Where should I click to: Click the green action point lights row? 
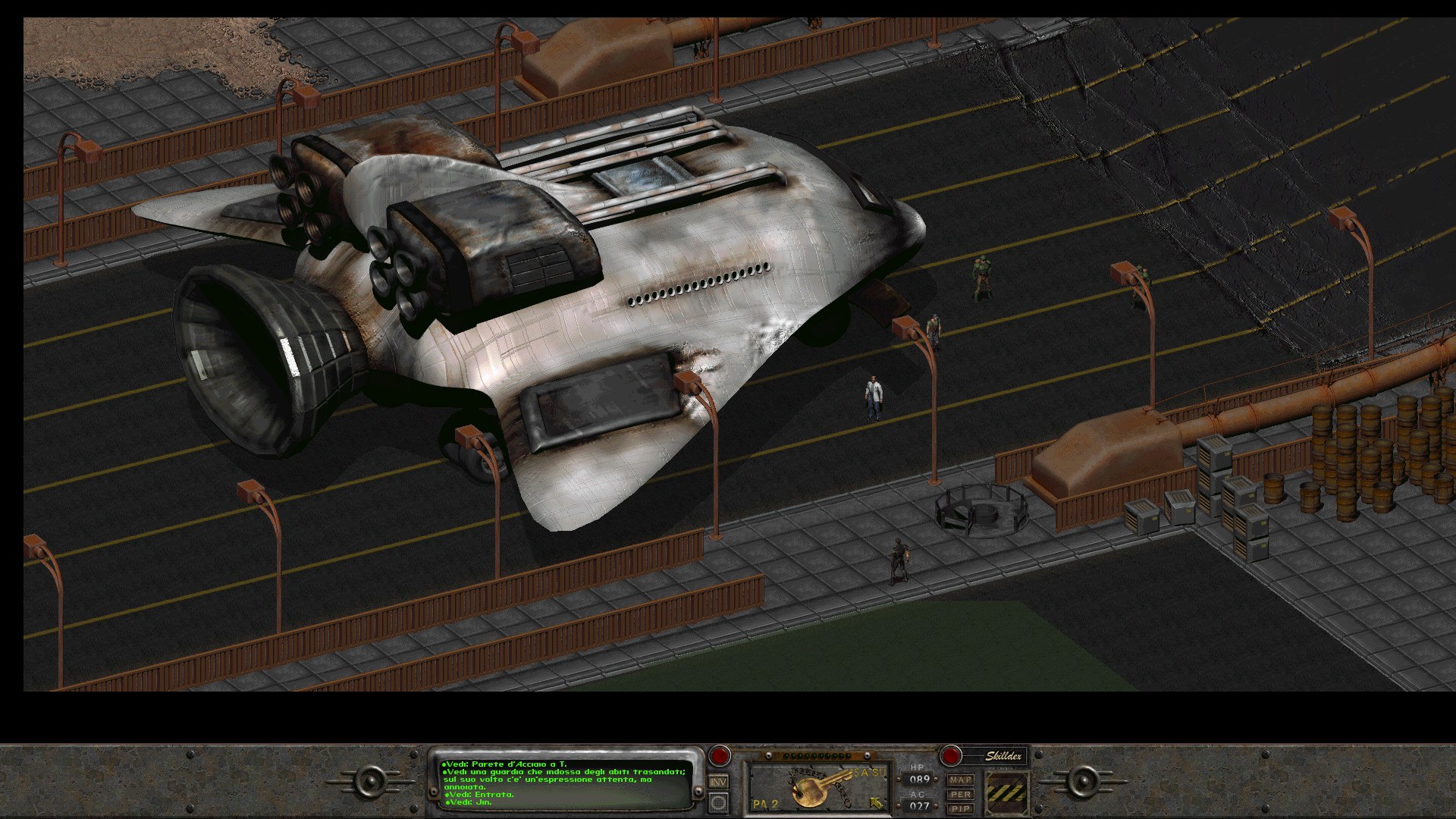[817, 756]
